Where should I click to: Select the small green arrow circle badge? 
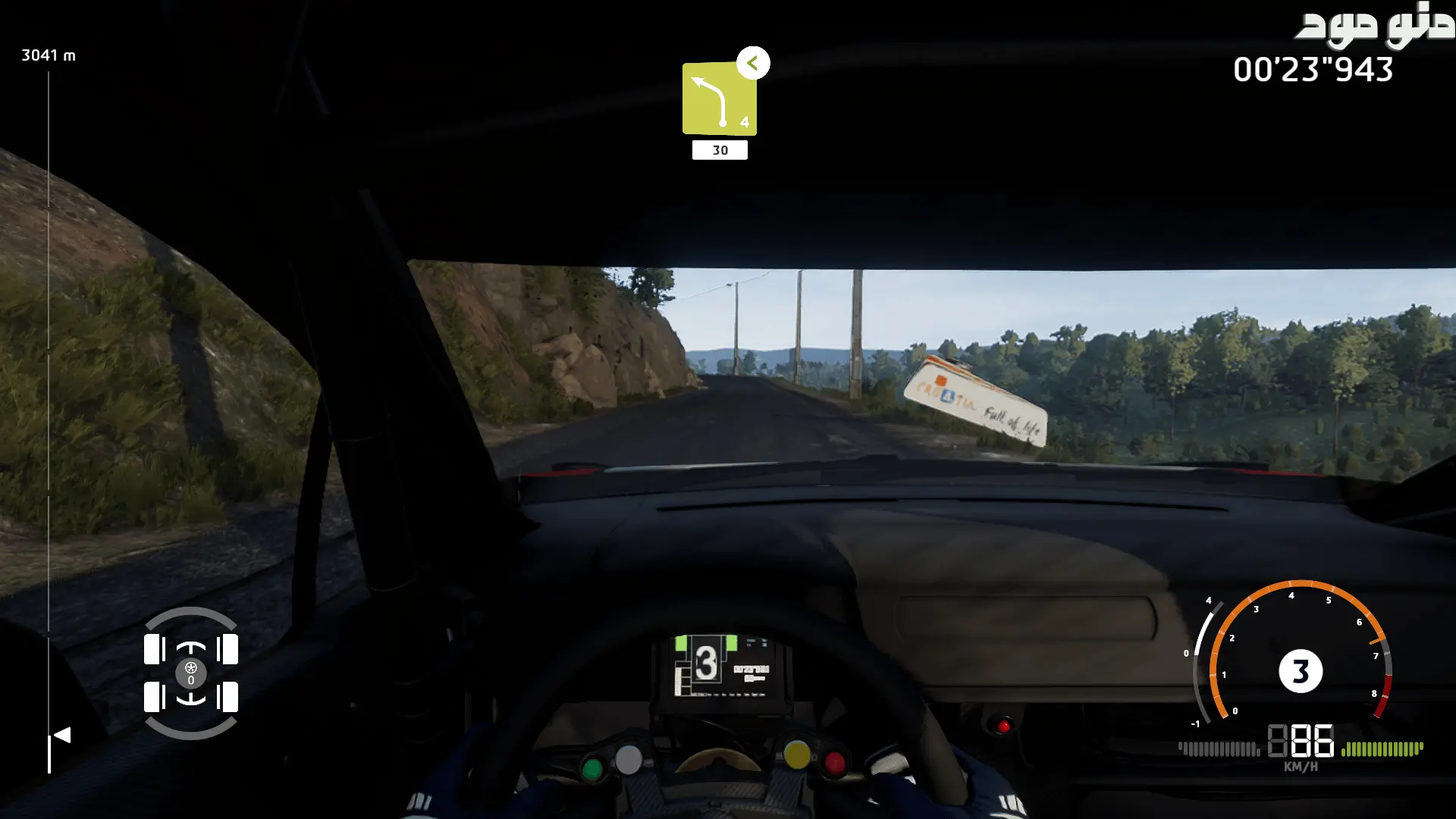click(x=753, y=63)
